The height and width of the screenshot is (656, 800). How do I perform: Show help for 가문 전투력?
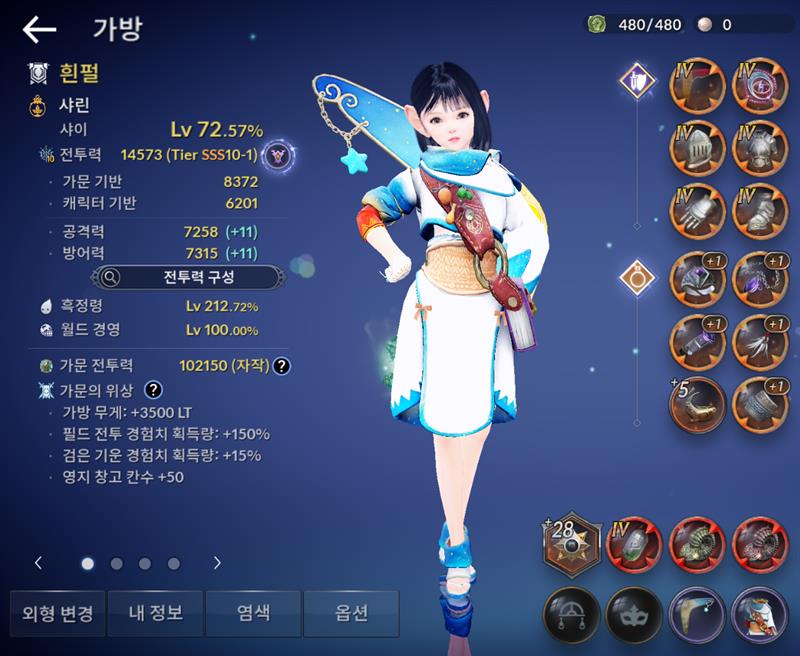(x=282, y=366)
